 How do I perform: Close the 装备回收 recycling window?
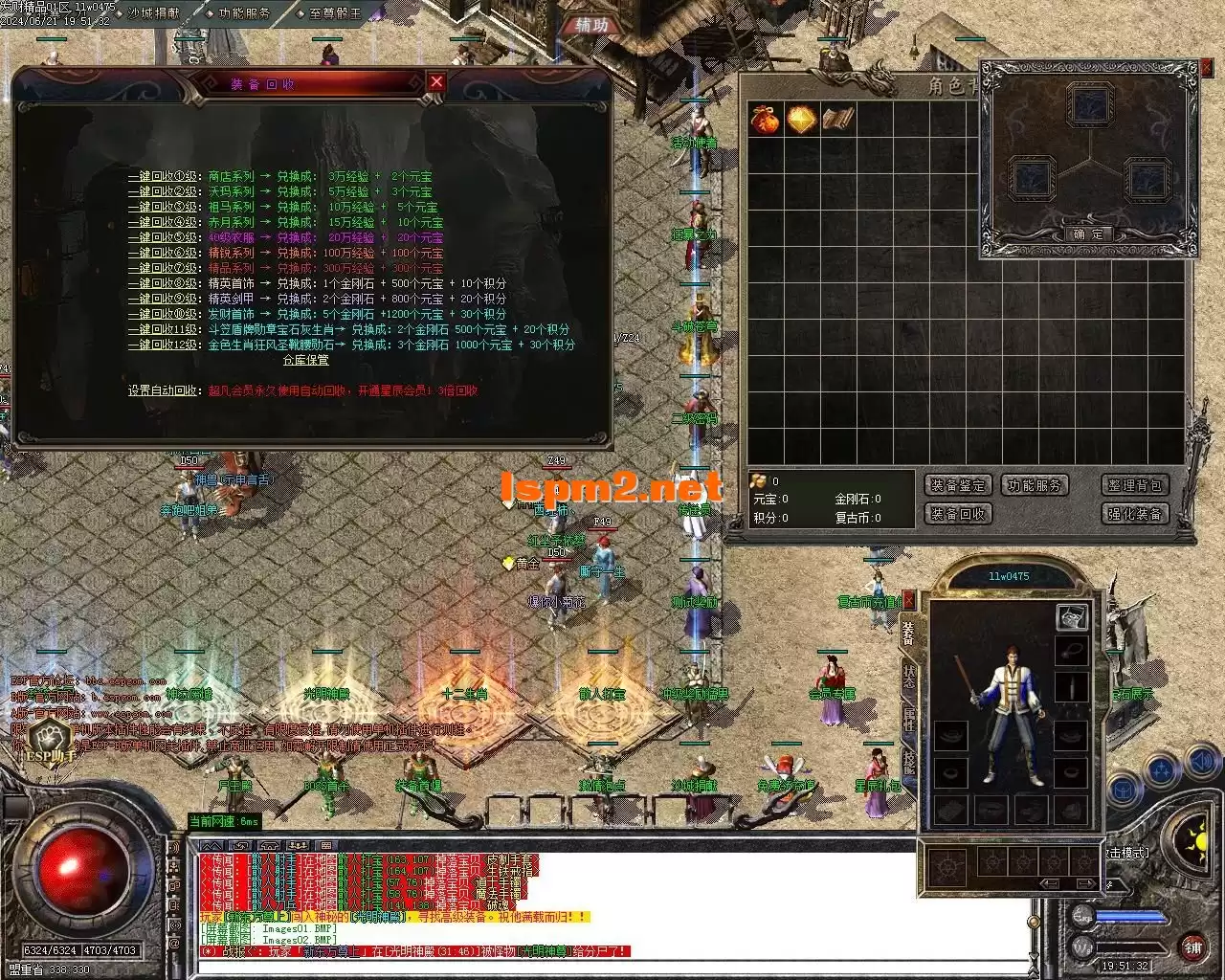click(x=436, y=82)
